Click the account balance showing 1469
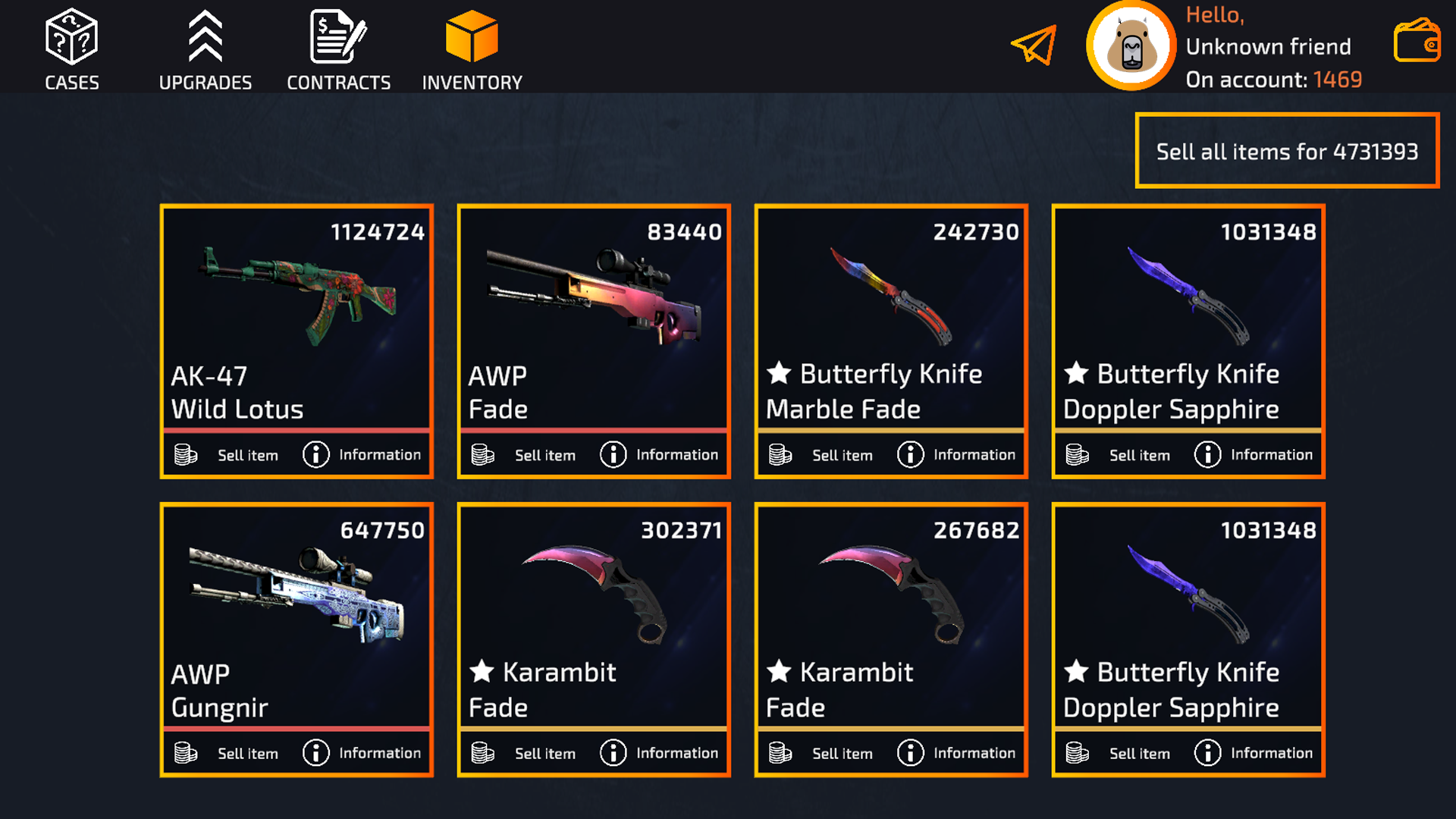 (x=1338, y=79)
